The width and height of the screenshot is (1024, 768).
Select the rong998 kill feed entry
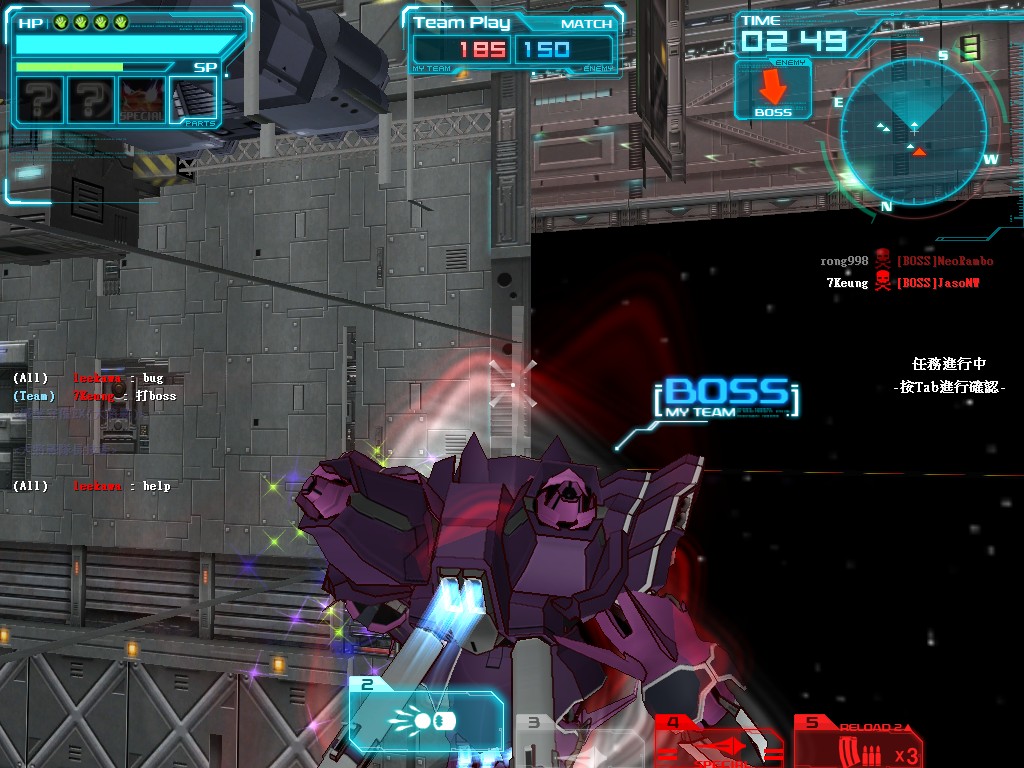[x=906, y=261]
